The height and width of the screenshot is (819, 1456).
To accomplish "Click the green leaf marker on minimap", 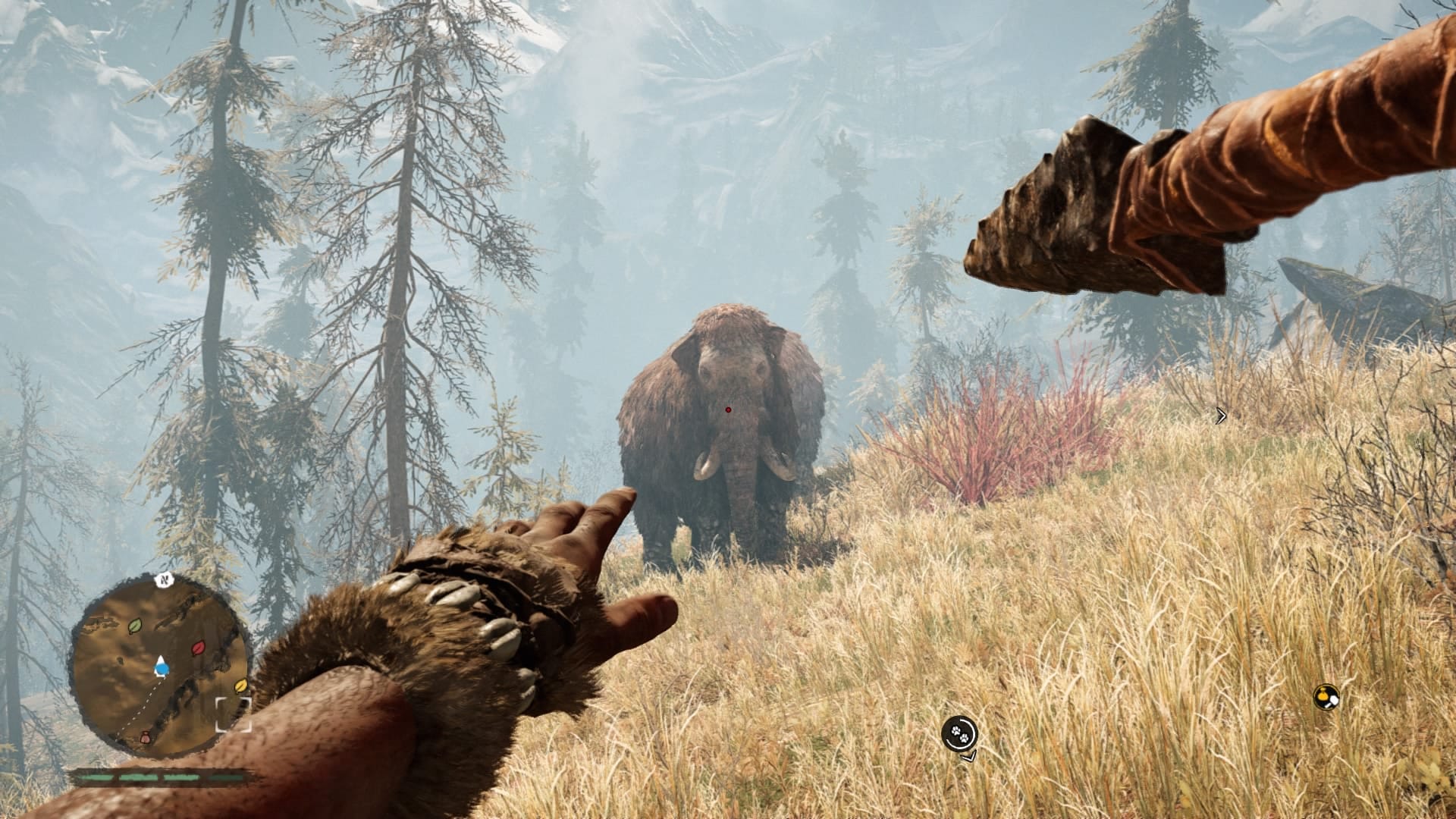I will [x=135, y=626].
